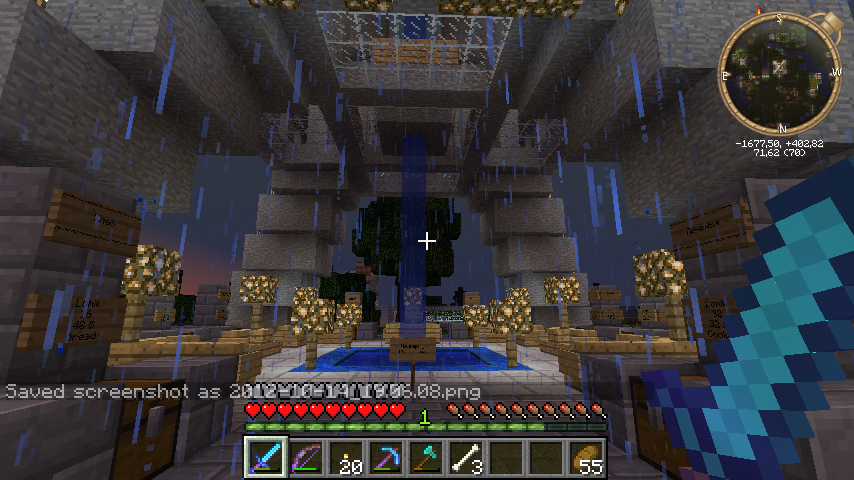Equip the diamond axe from the hotbar
The height and width of the screenshot is (480, 854).
click(426, 458)
